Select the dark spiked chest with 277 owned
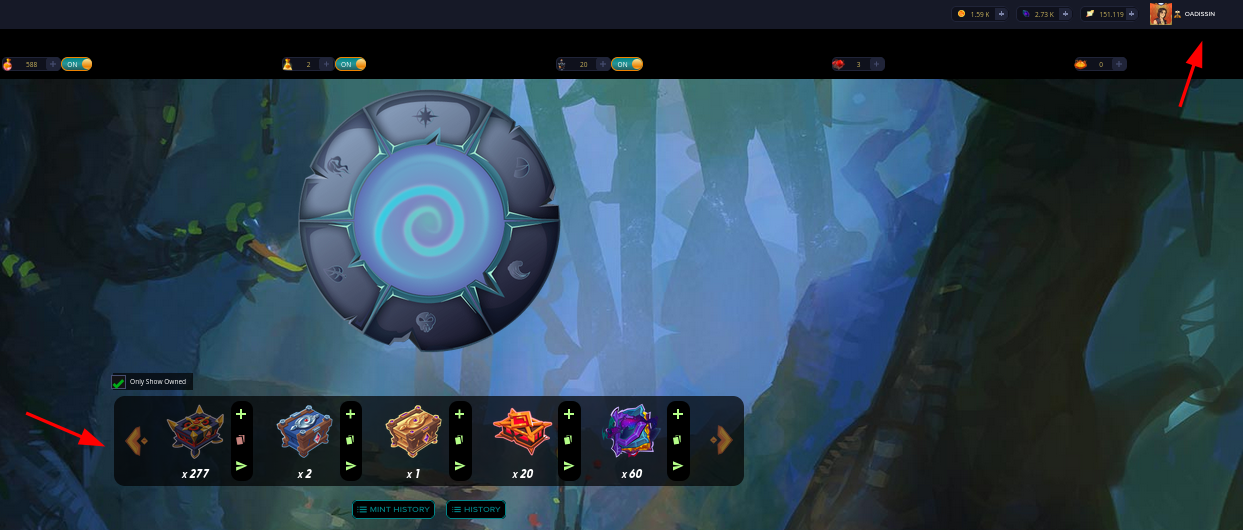The height and width of the screenshot is (530, 1243). 195,431
